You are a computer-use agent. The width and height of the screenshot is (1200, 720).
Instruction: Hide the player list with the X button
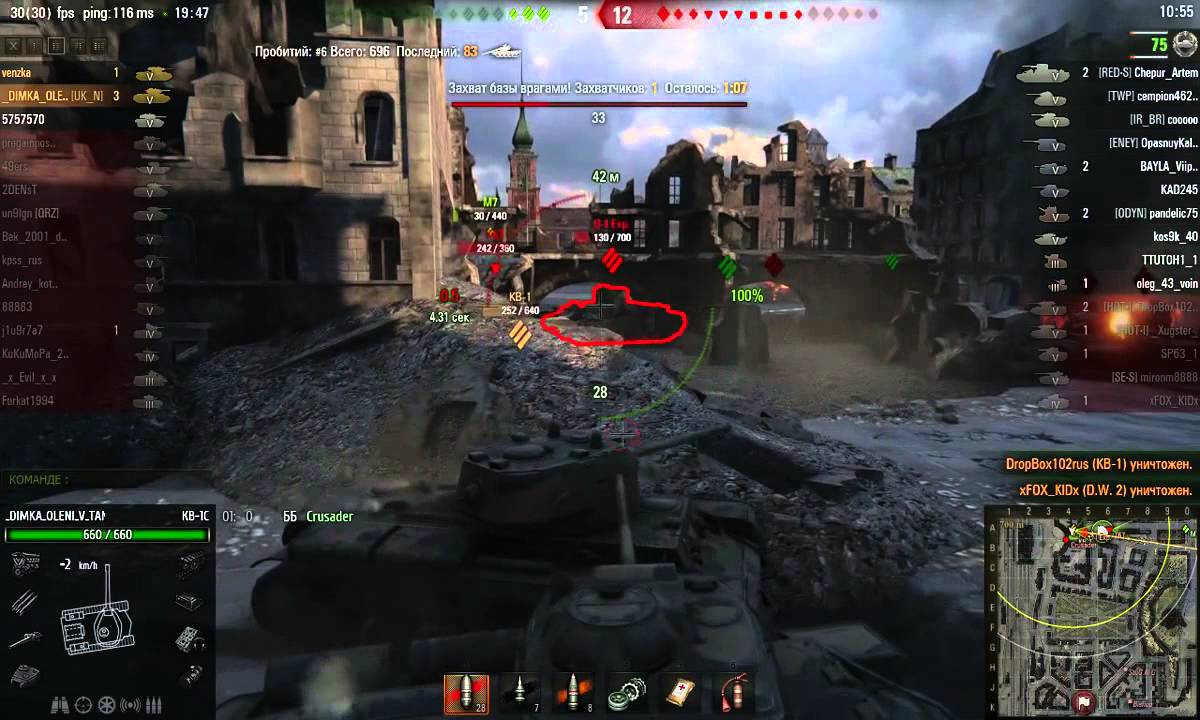tap(13, 46)
